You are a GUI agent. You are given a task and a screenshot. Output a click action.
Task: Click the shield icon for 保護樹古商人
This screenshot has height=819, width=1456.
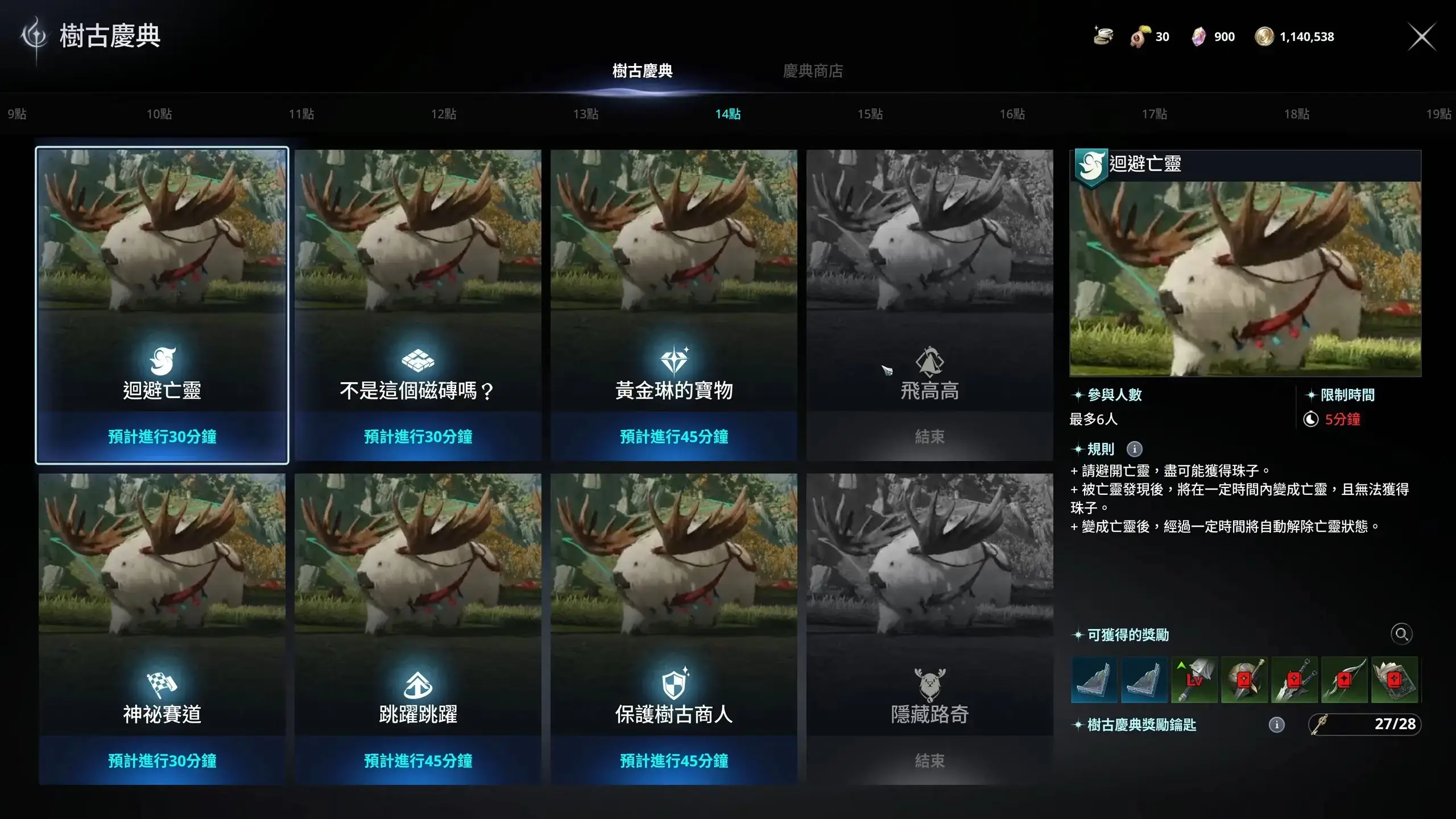pos(675,684)
